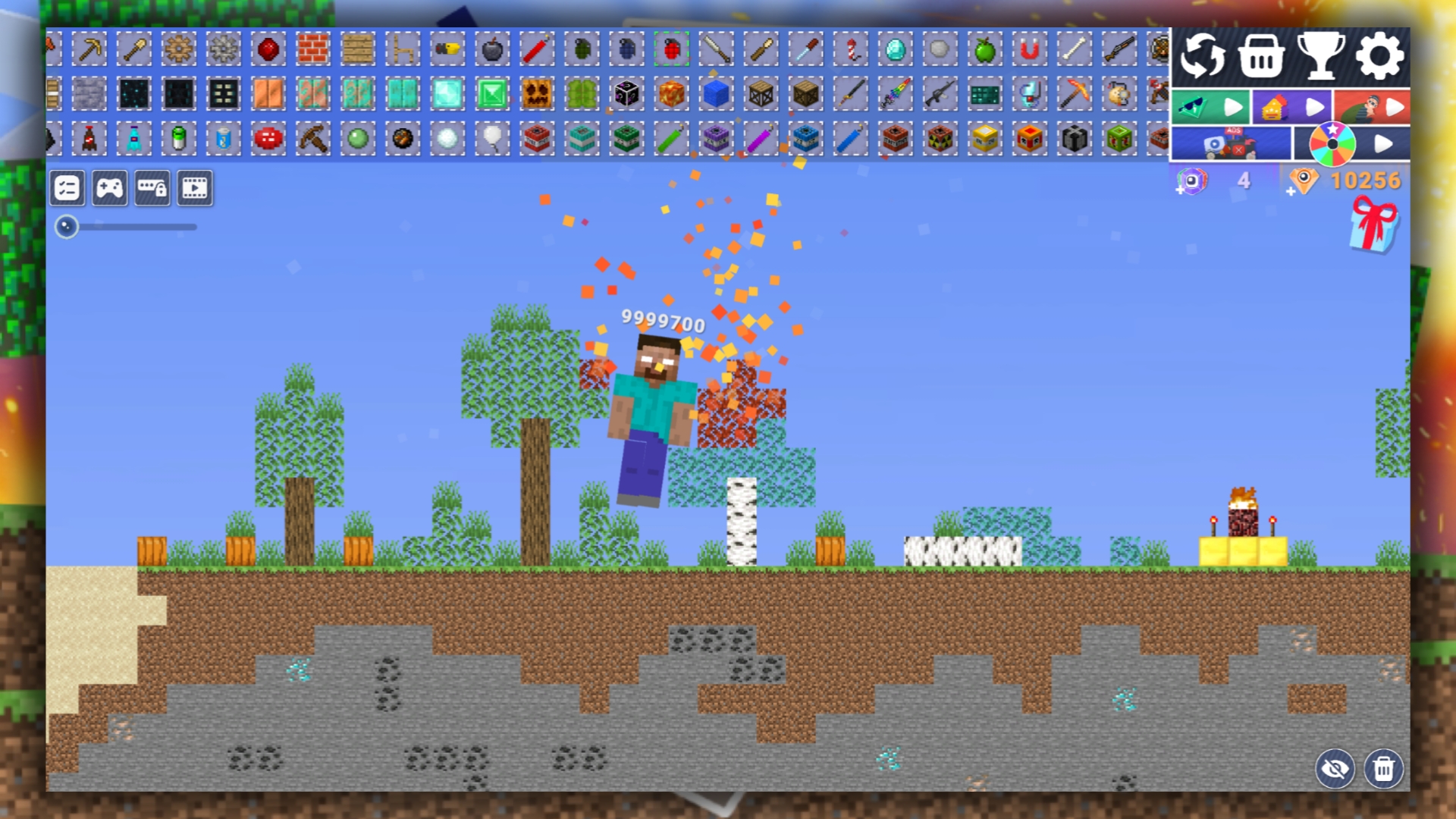The height and width of the screenshot is (819, 1456).
Task: Enable gamepad controls mode
Action: [110, 188]
